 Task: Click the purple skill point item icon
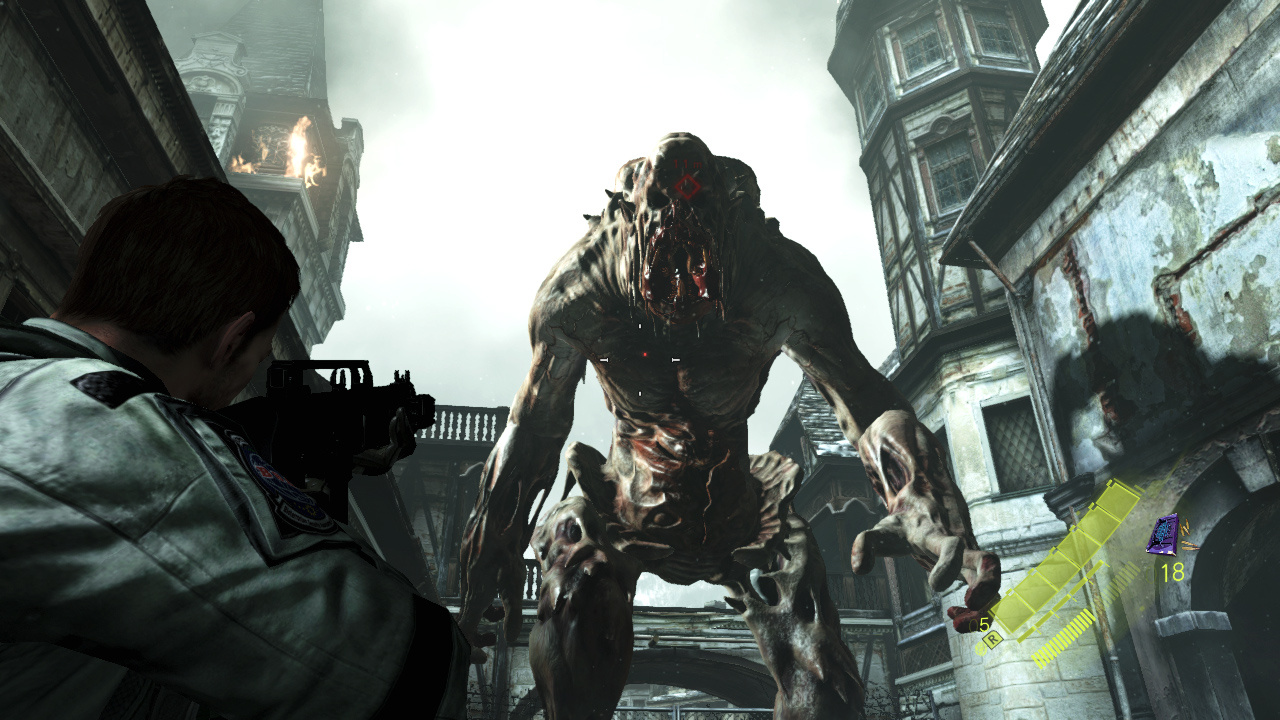pyautogui.click(x=1161, y=535)
